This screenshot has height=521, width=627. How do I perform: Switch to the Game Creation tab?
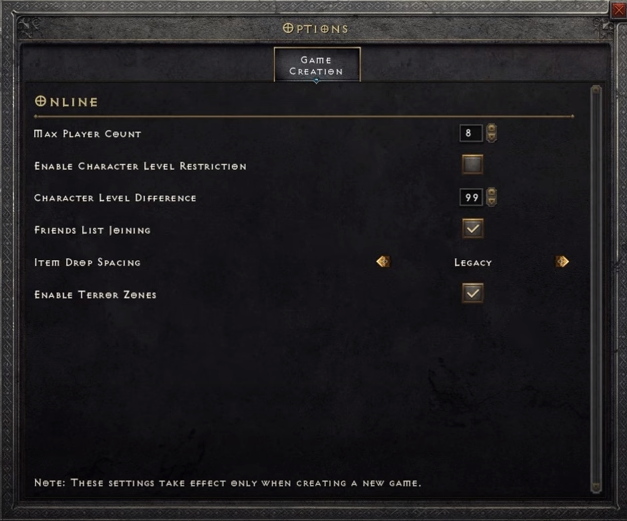(317, 66)
